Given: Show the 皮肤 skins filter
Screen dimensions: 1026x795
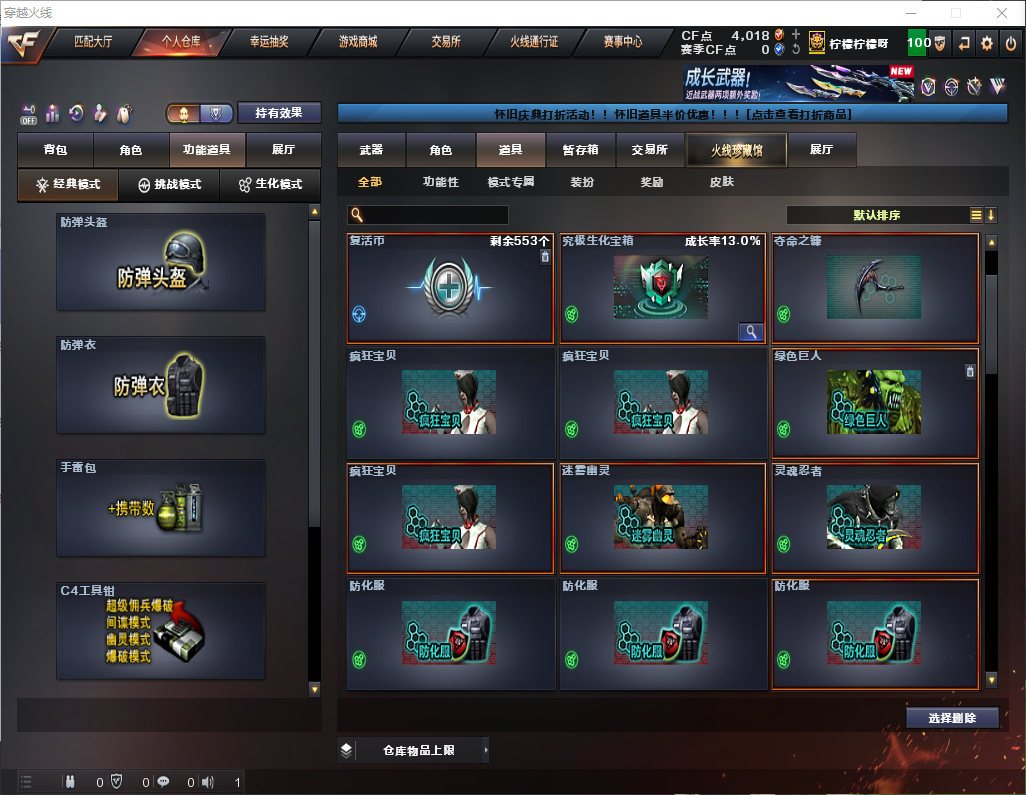Looking at the screenshot, I should tap(721, 182).
